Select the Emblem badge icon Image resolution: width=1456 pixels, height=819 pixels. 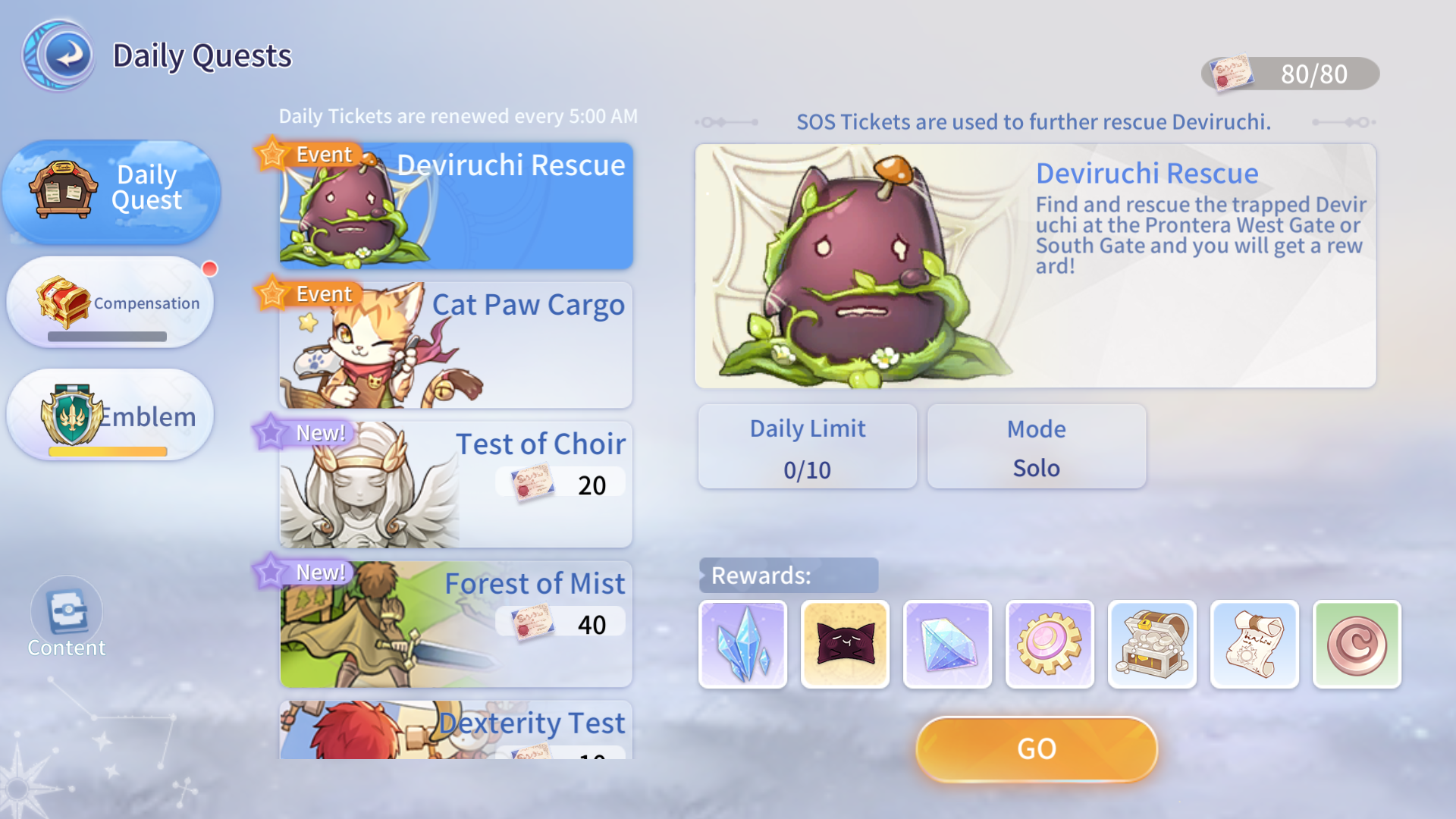111,416
